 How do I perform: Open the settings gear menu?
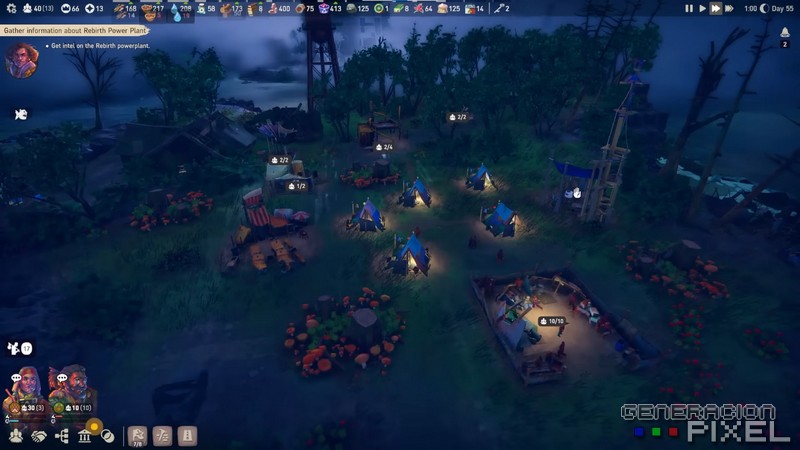(9, 8)
